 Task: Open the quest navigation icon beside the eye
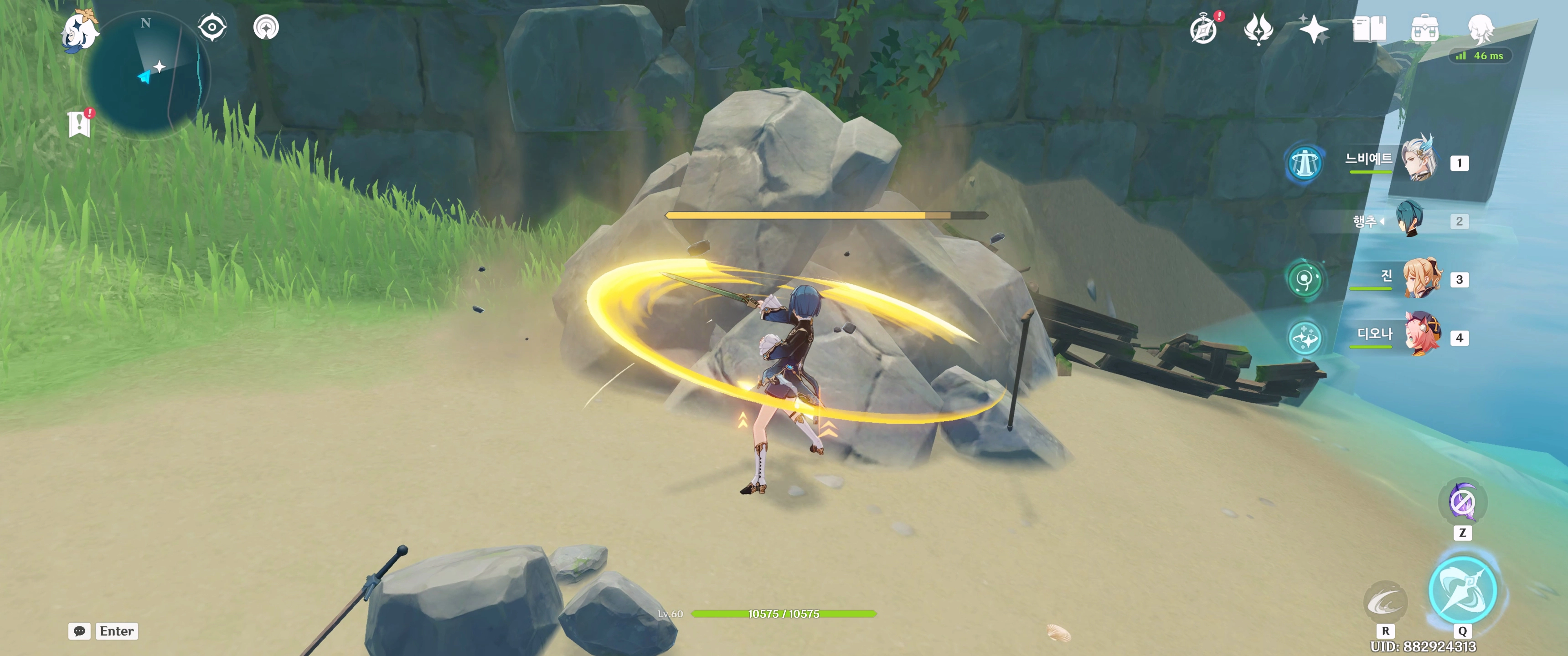tap(266, 27)
